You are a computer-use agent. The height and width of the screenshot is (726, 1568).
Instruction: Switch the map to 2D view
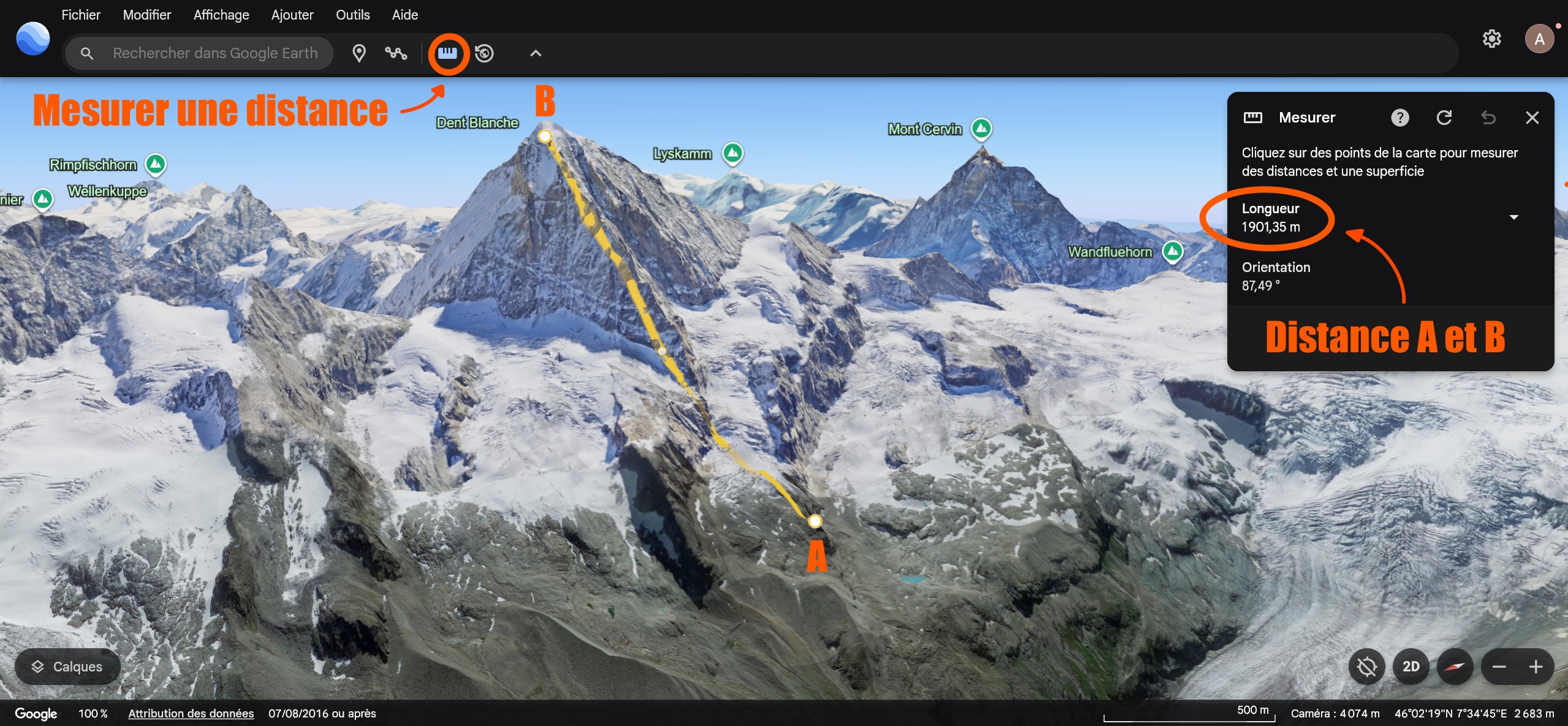(x=1411, y=667)
